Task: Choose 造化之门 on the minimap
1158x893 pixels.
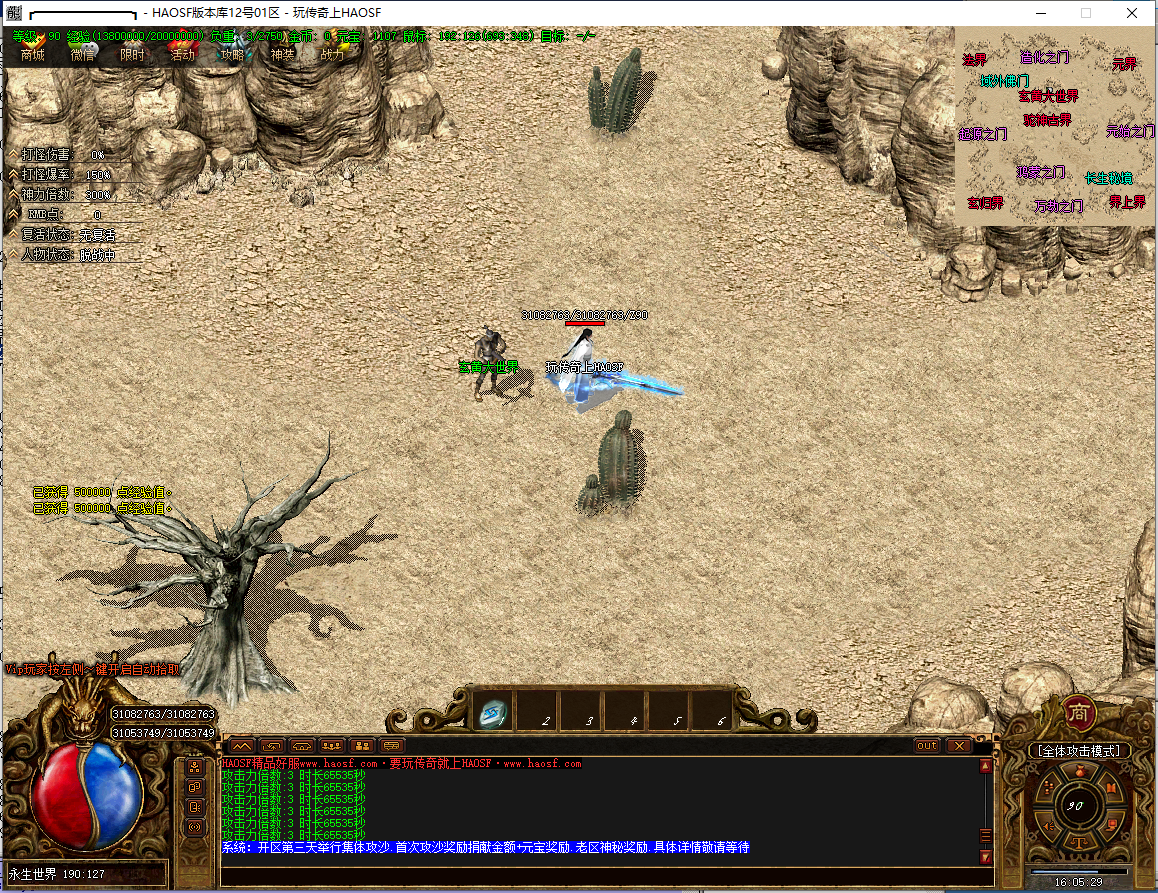Action: 1044,58
